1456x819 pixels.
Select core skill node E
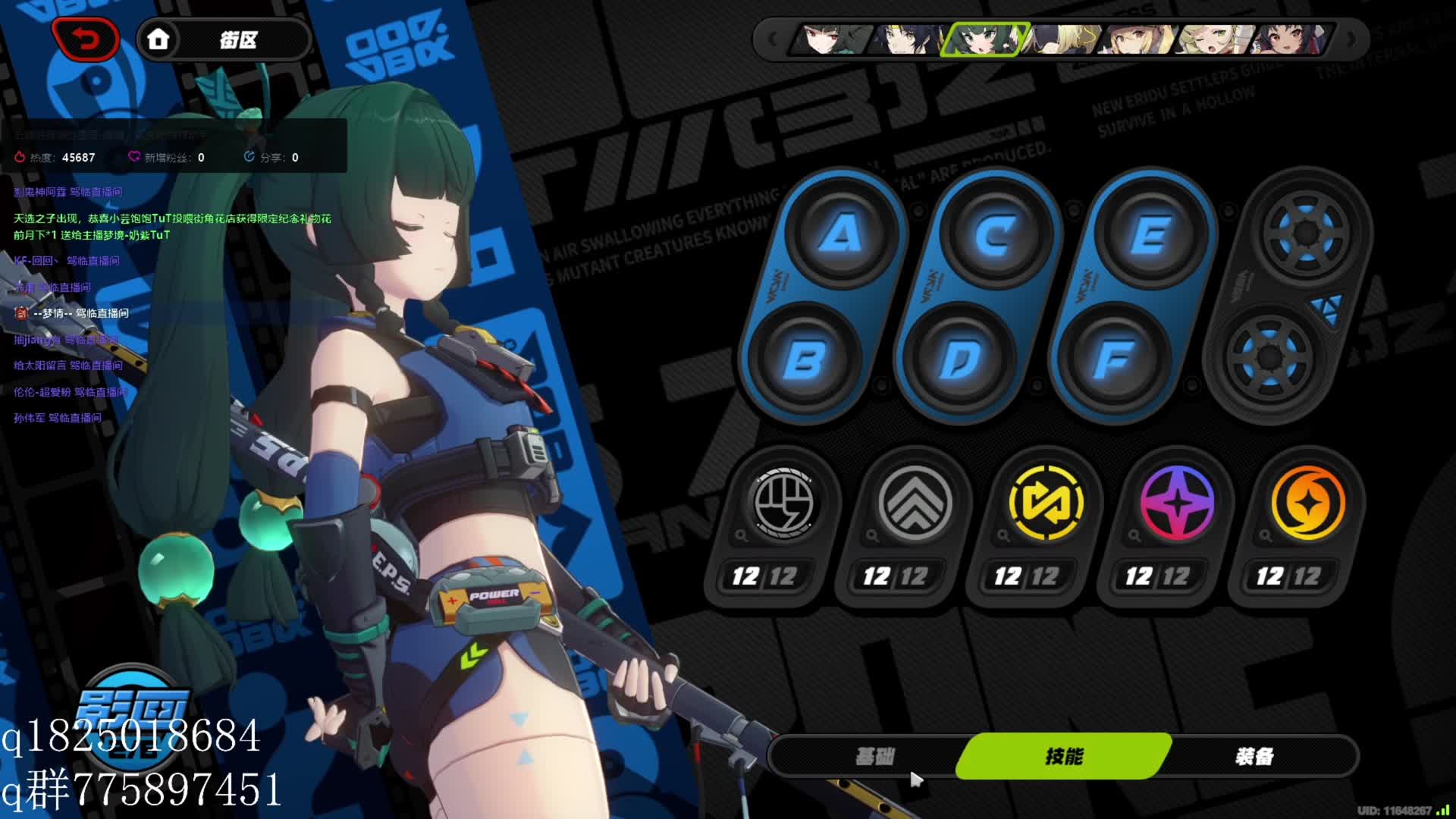click(x=1150, y=235)
